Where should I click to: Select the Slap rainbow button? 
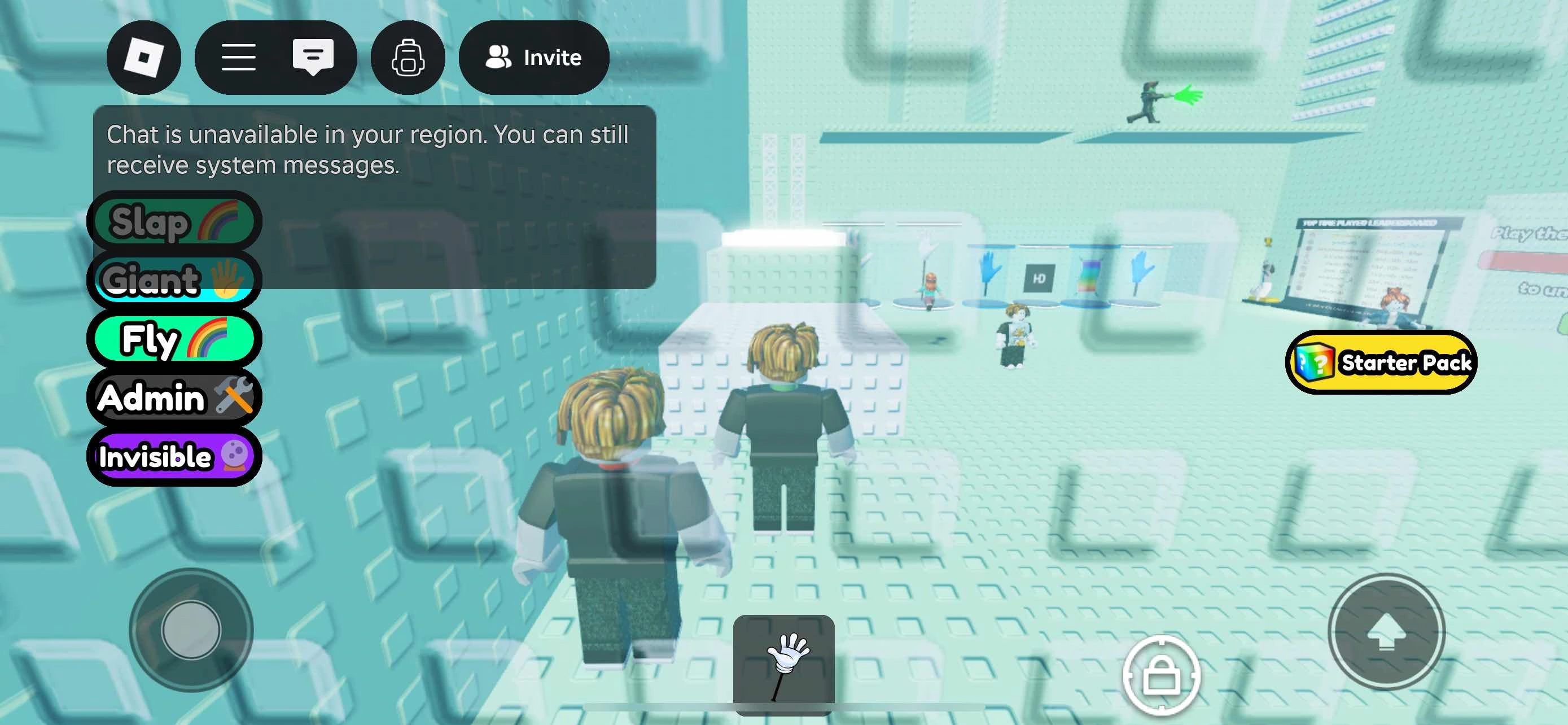(175, 221)
